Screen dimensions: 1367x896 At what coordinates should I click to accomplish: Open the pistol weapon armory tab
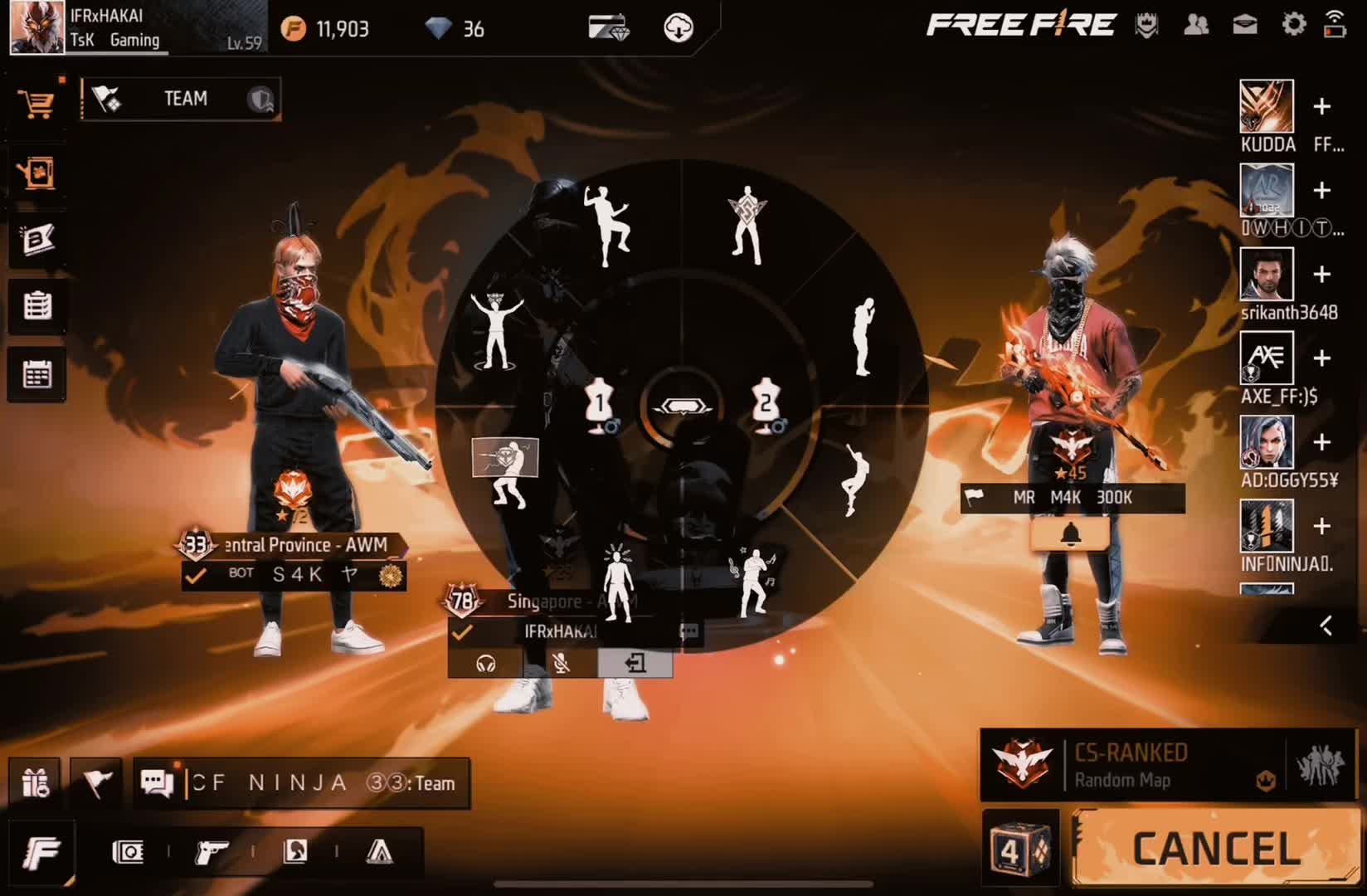click(x=212, y=852)
